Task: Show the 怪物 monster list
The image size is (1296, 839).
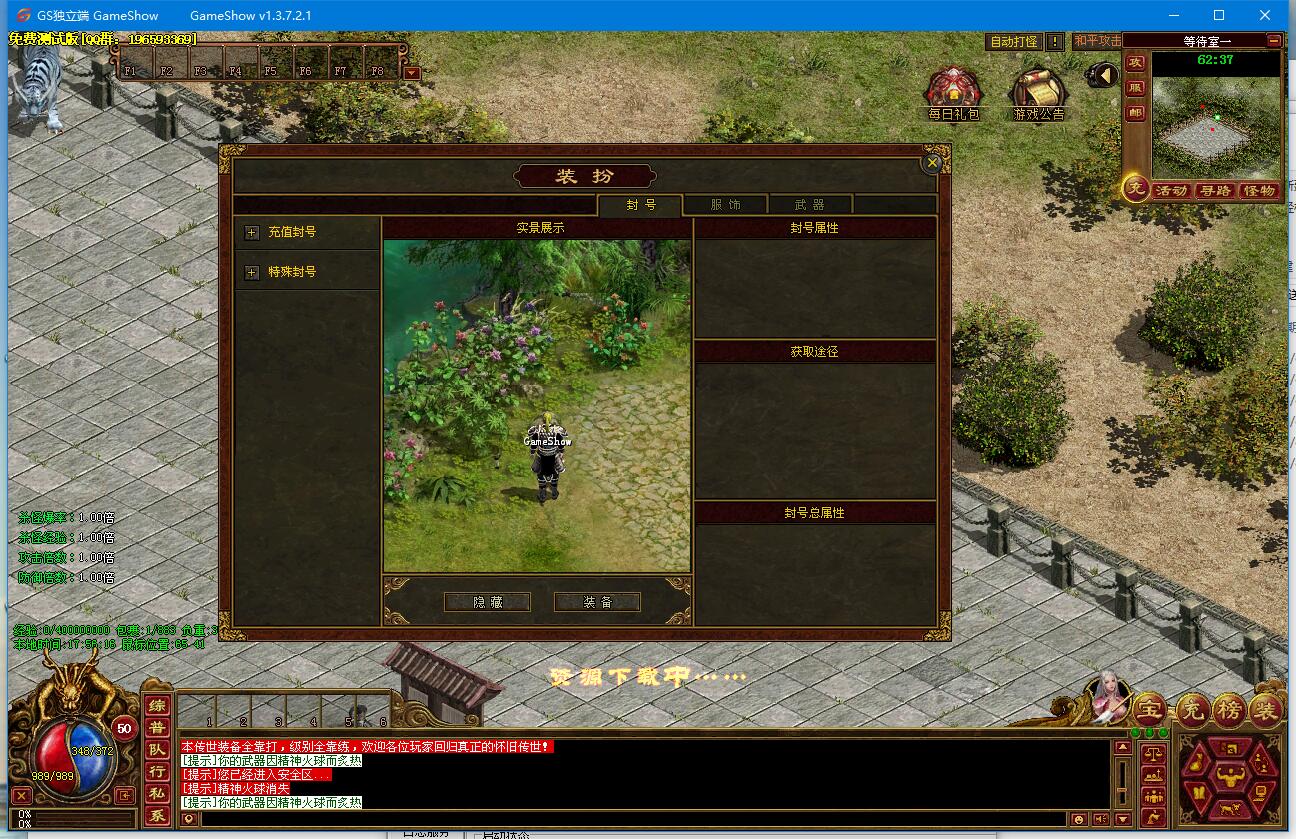Action: click(x=1259, y=190)
